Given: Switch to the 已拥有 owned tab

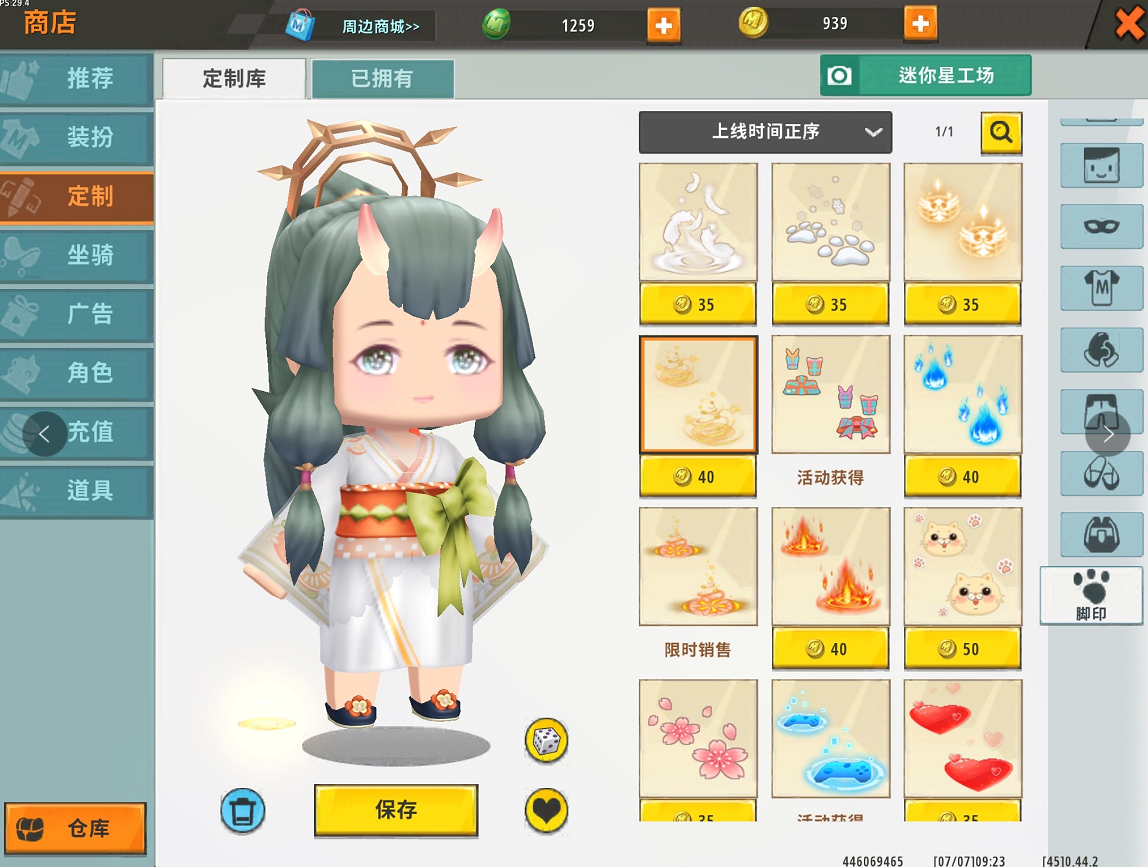Looking at the screenshot, I should [382, 79].
